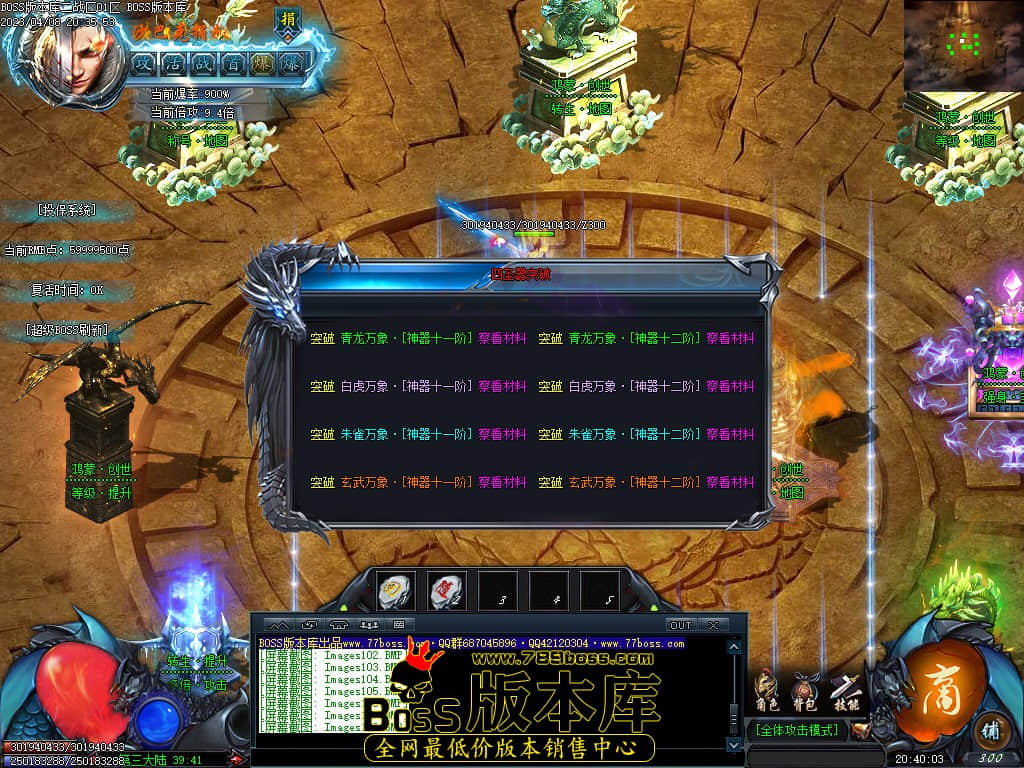View materials for 朱雀万象 神器十二阶

pos(730,435)
